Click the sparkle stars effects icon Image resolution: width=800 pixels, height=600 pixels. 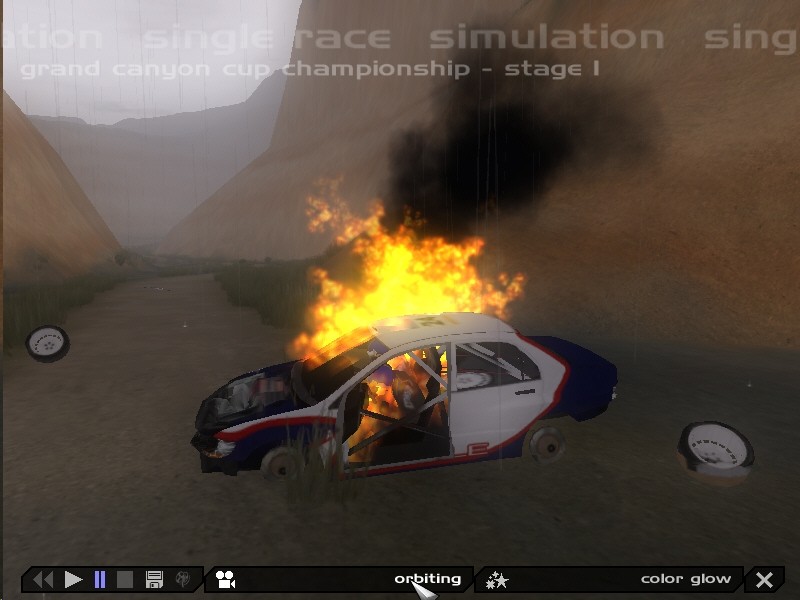tap(497, 579)
